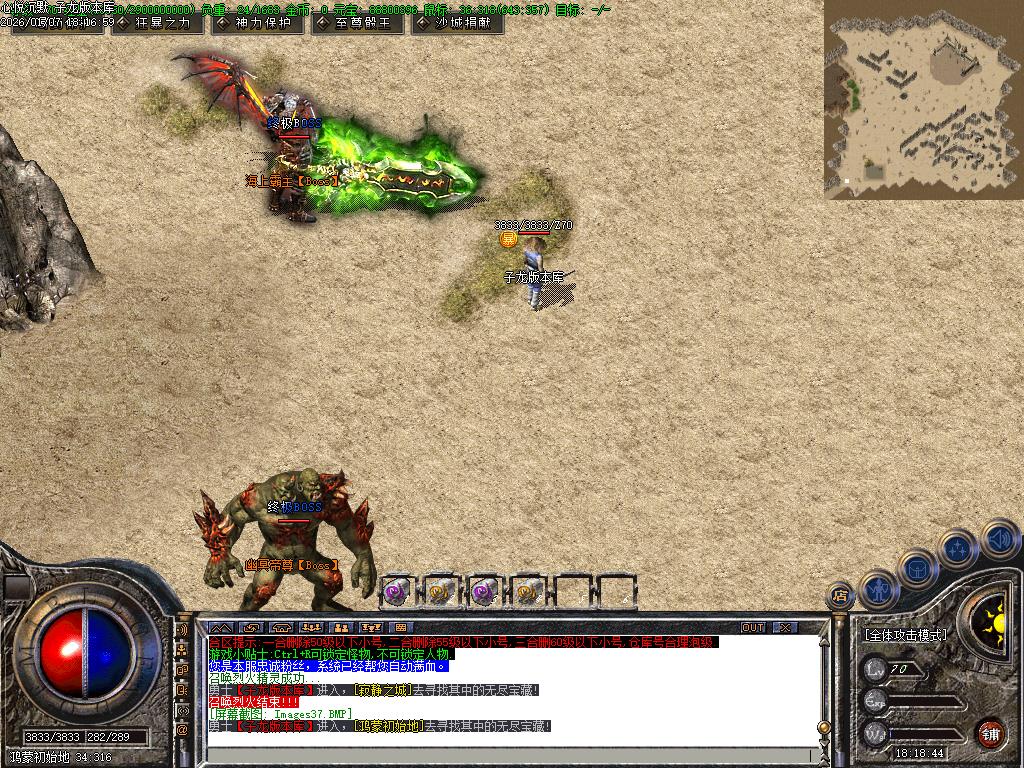Image resolution: width=1024 pixels, height=768 pixels.
Task: Close the game with chat X button
Action: 785,627
